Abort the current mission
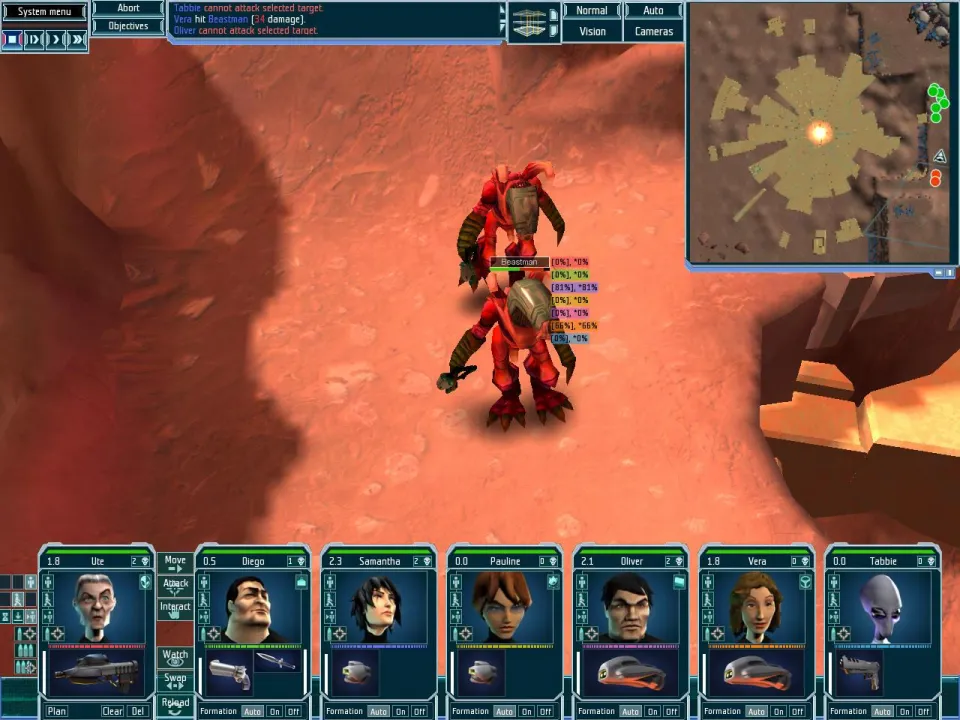 pyautogui.click(x=128, y=8)
